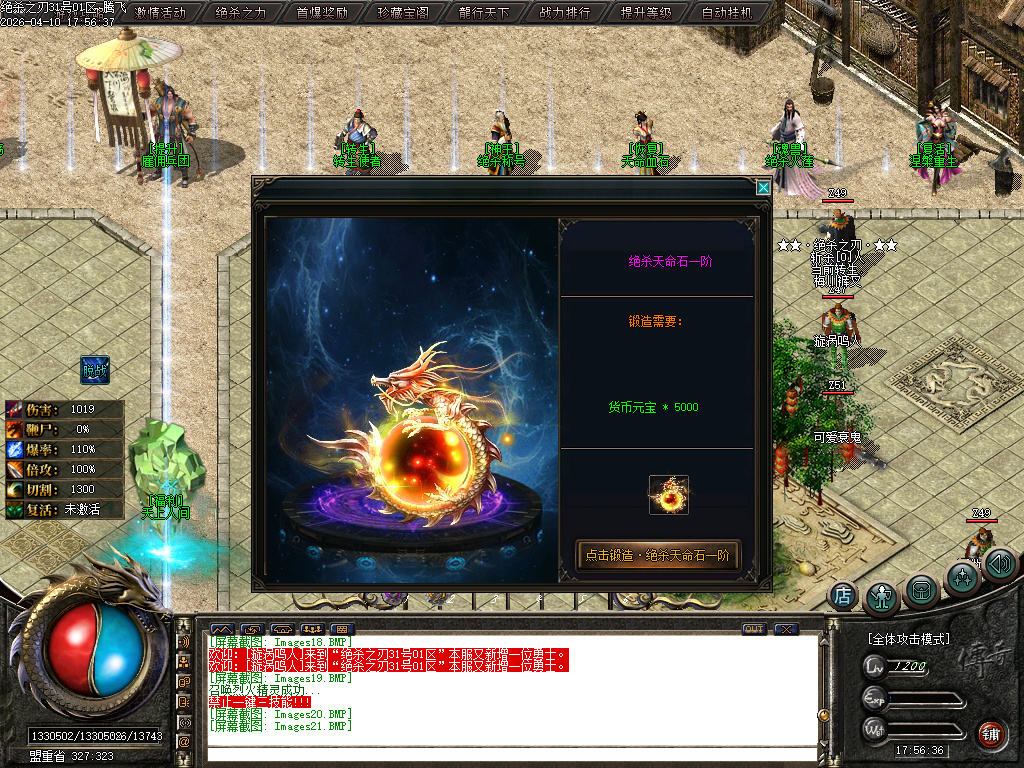
Task: Click the OUT button above chat
Action: pos(754,629)
